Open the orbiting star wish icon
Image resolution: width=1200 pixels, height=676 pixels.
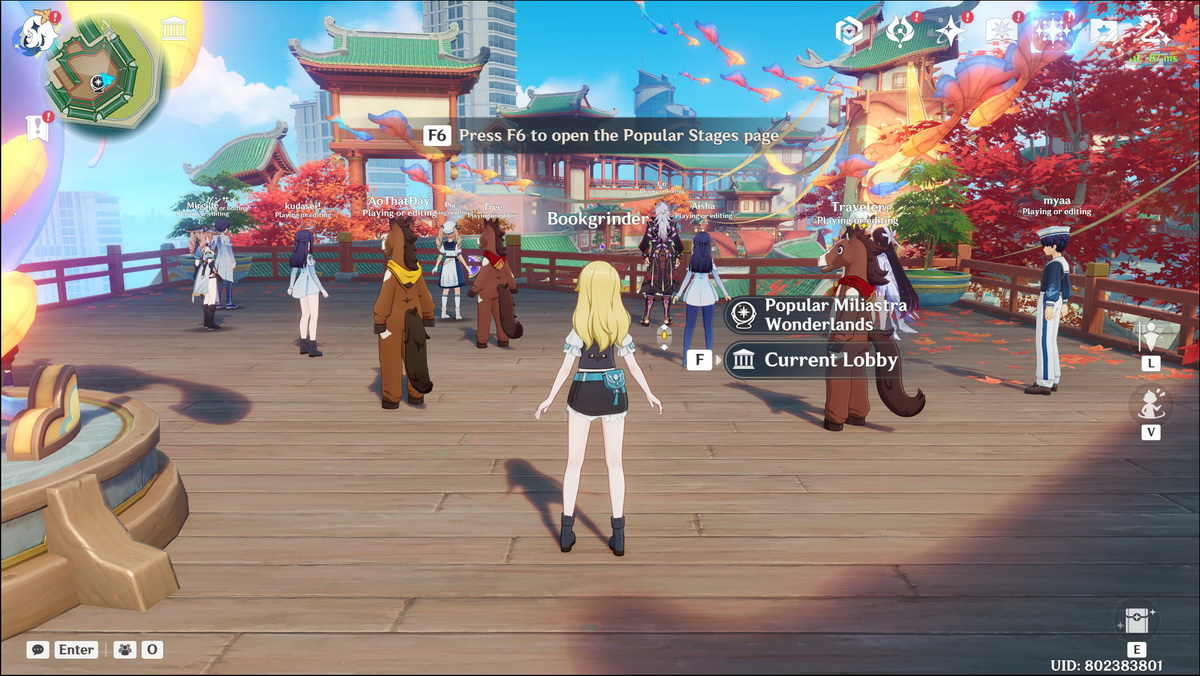(x=950, y=32)
